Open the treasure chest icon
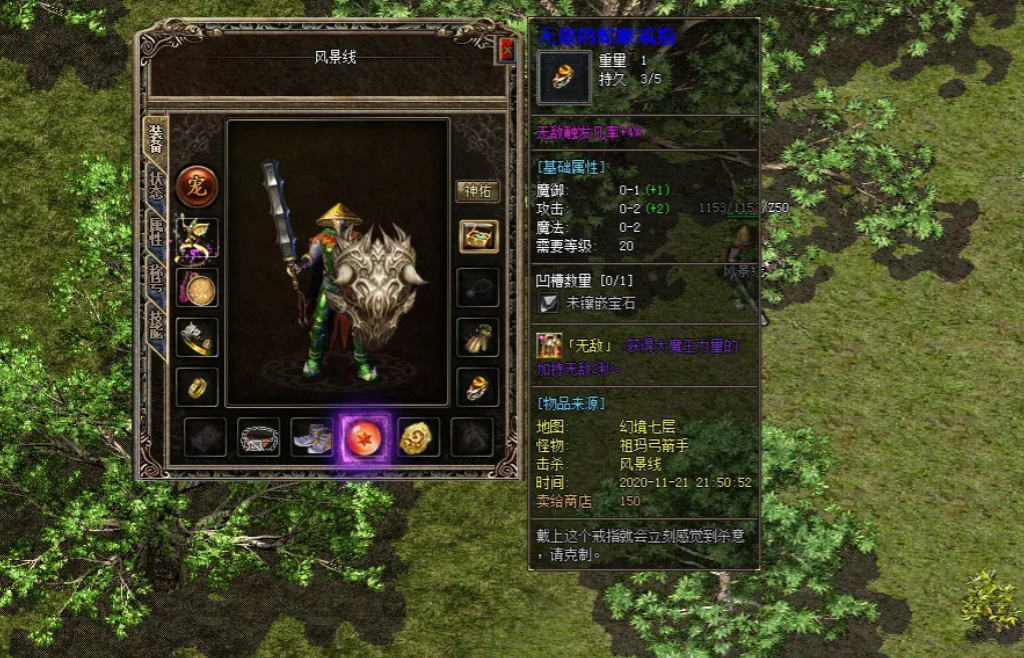Screen dimensions: 1024x658 point(478,237)
